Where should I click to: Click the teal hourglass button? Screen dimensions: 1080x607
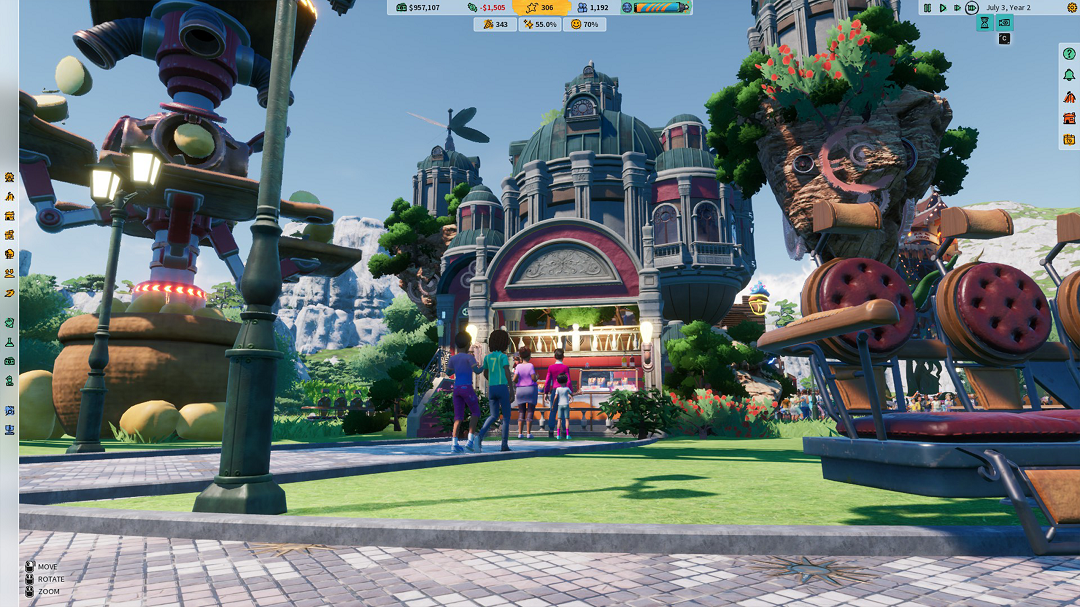pos(985,23)
